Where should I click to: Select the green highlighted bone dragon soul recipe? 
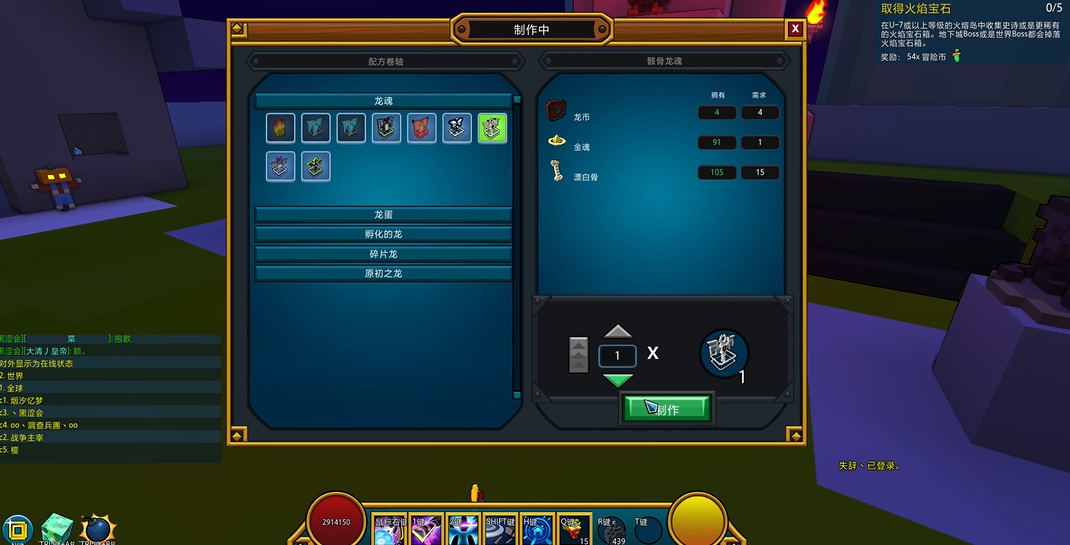[492, 128]
